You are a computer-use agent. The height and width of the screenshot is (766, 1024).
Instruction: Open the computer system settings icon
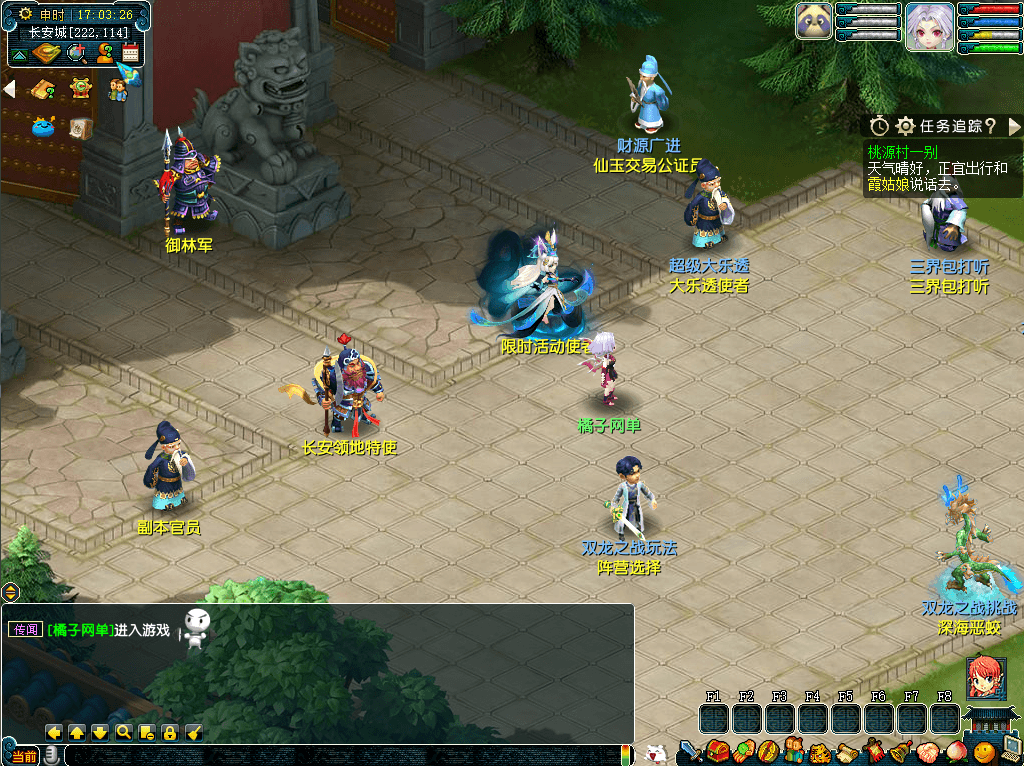1010,751
